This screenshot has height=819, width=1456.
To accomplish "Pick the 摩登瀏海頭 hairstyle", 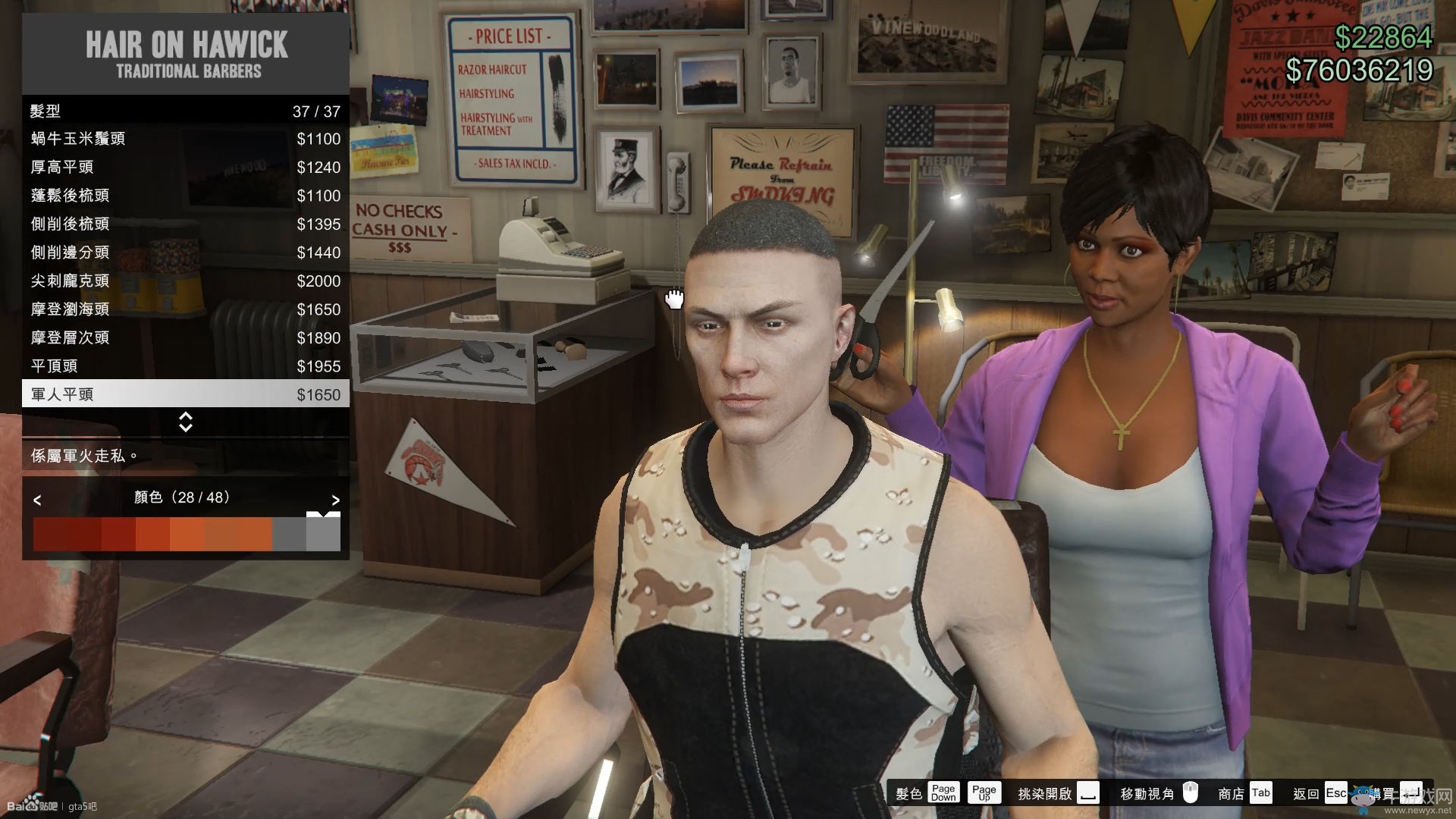I will 185,309.
